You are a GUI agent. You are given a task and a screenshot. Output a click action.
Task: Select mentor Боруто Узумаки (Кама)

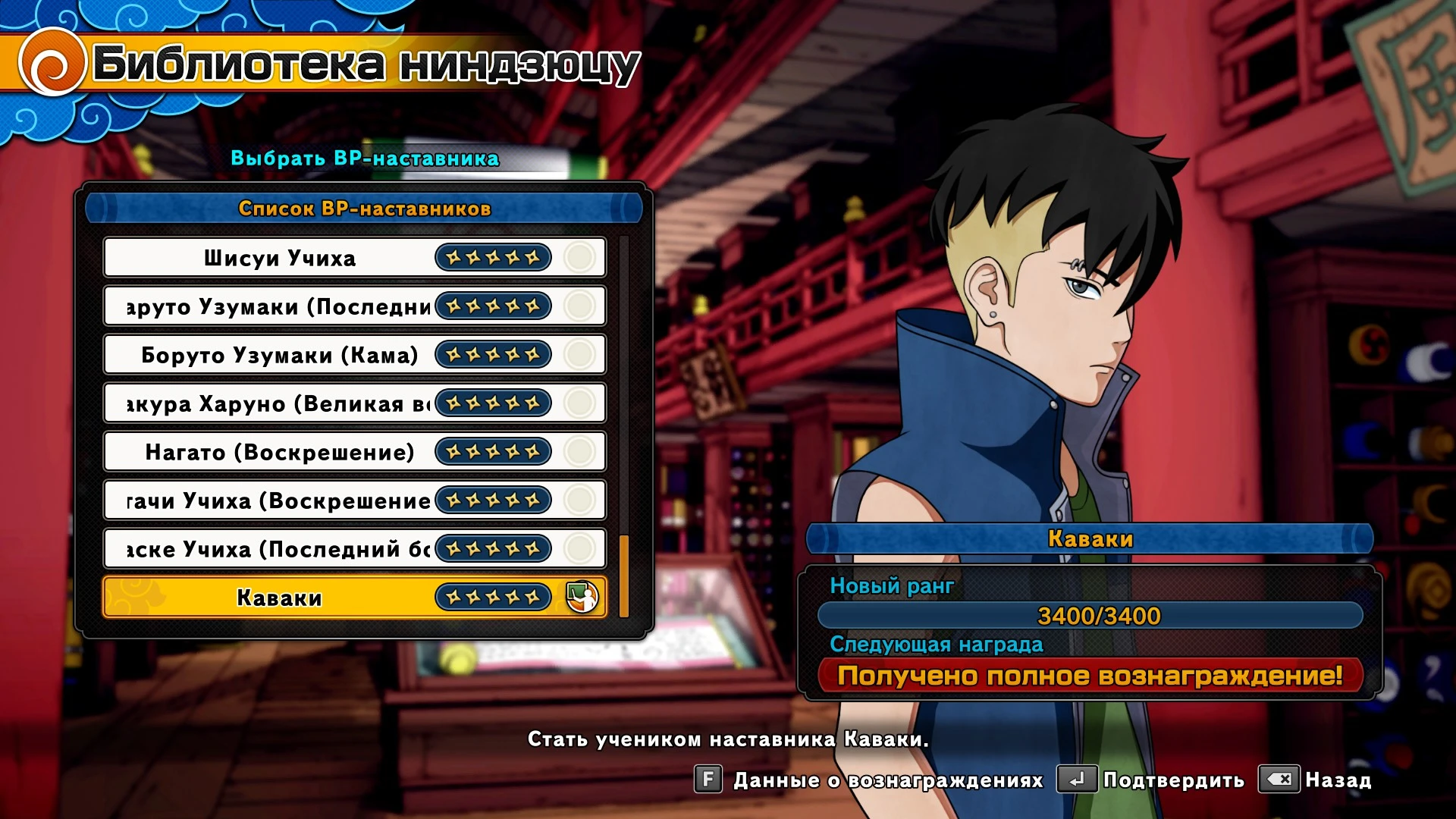[281, 354]
